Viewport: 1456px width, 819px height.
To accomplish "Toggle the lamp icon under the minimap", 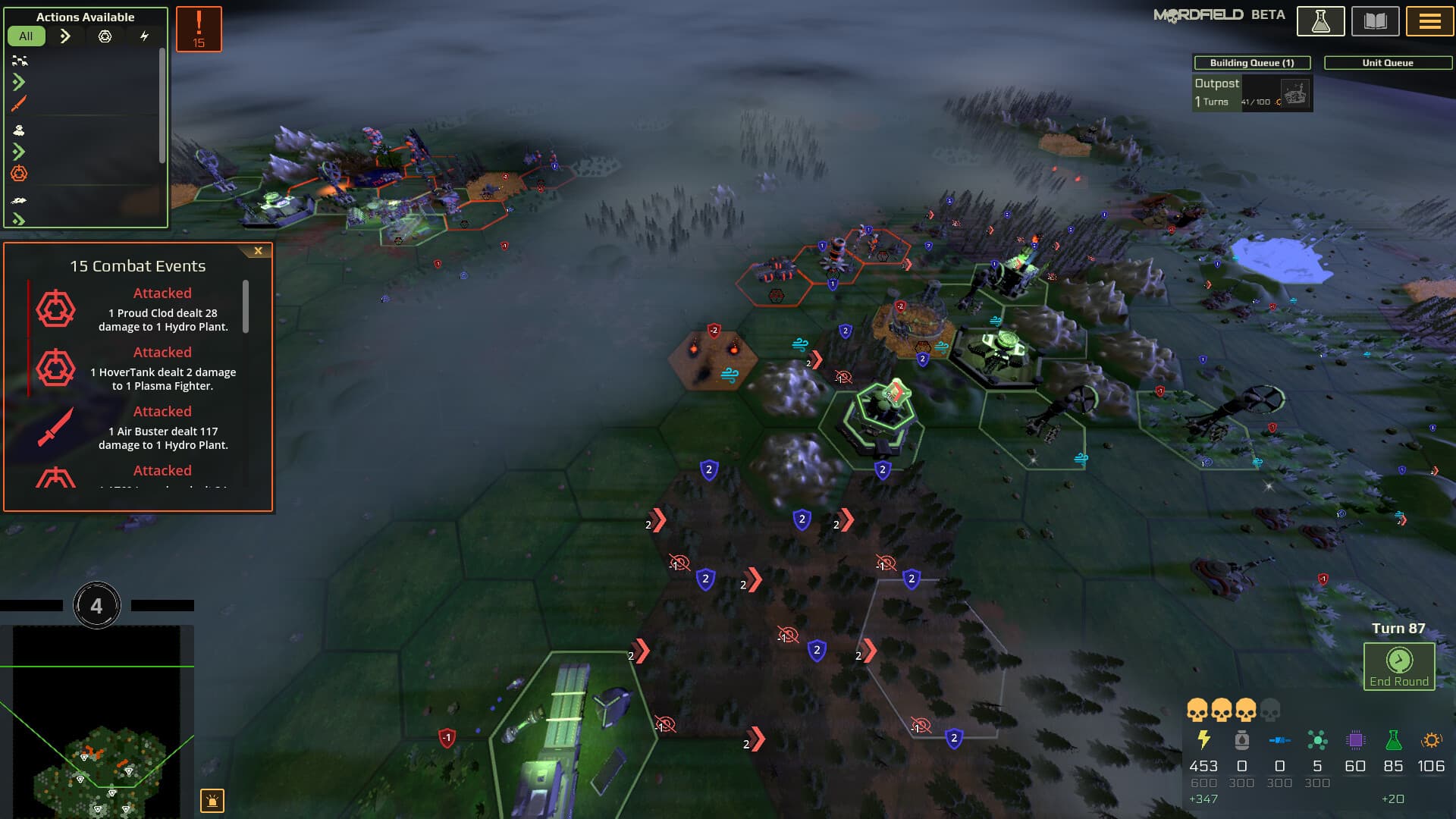I will coord(213,800).
